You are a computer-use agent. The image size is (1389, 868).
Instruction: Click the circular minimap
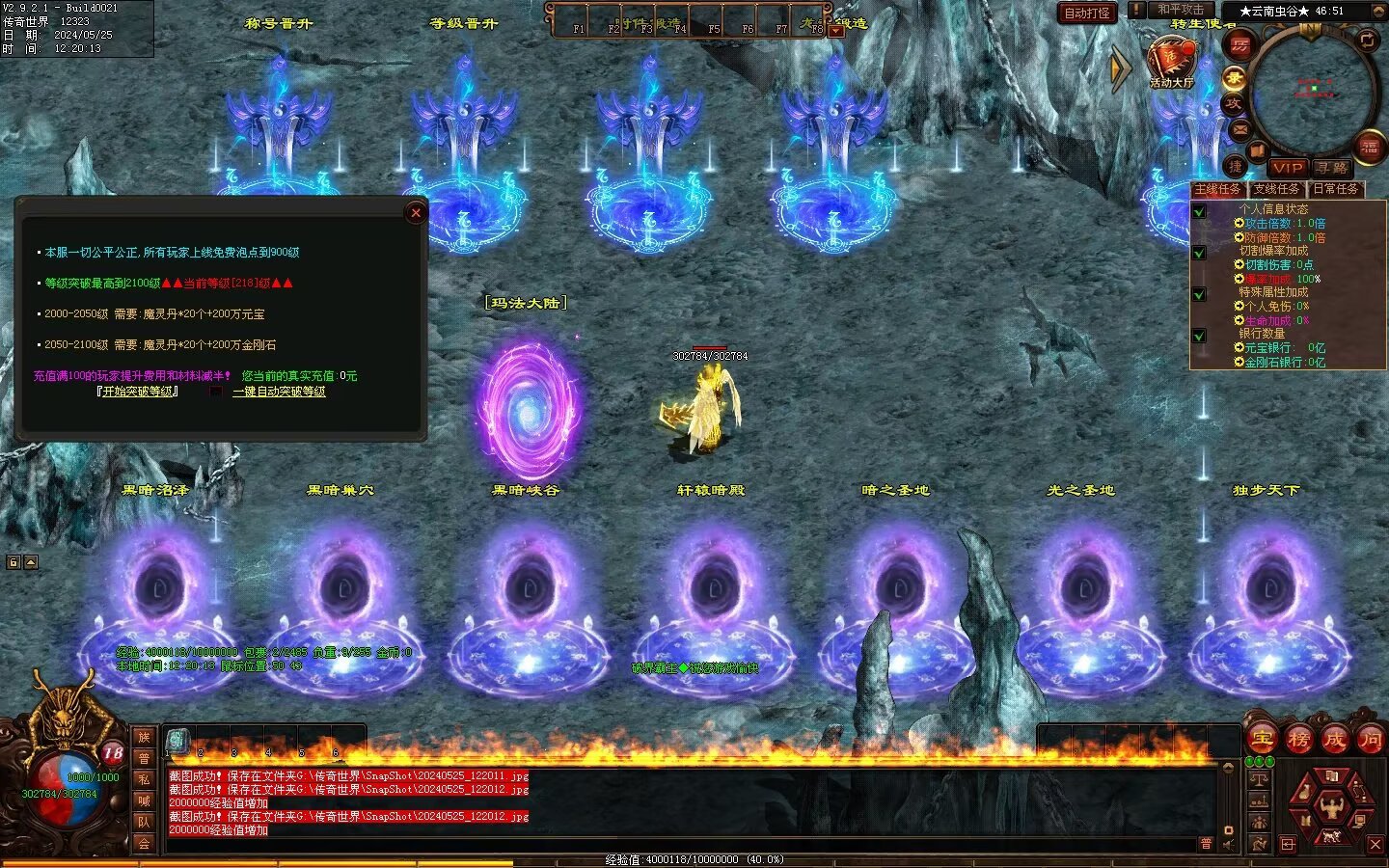pyautogui.click(x=1313, y=92)
